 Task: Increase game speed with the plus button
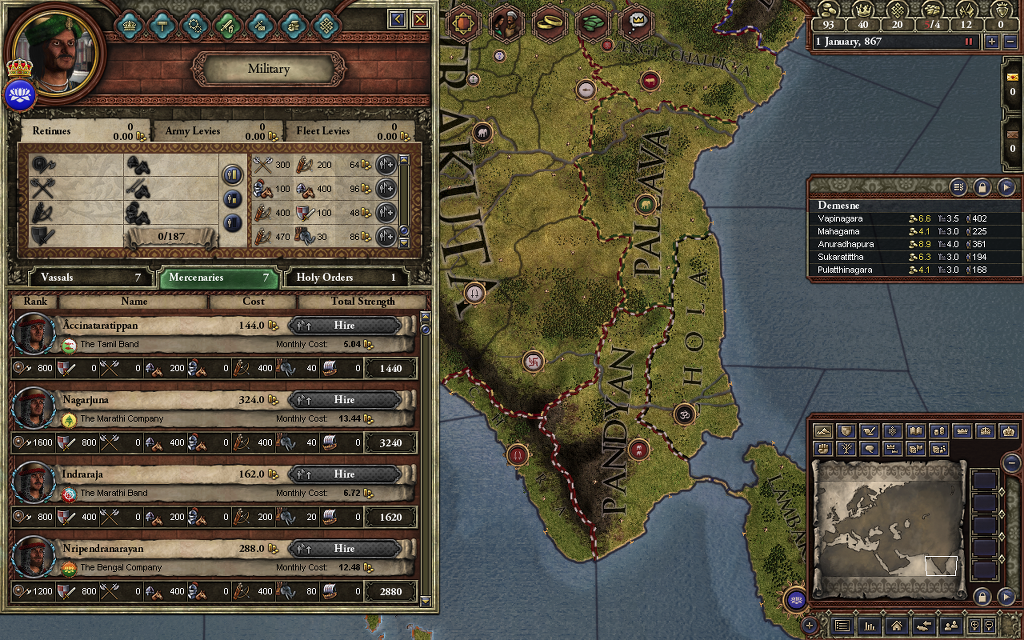pyautogui.click(x=991, y=42)
